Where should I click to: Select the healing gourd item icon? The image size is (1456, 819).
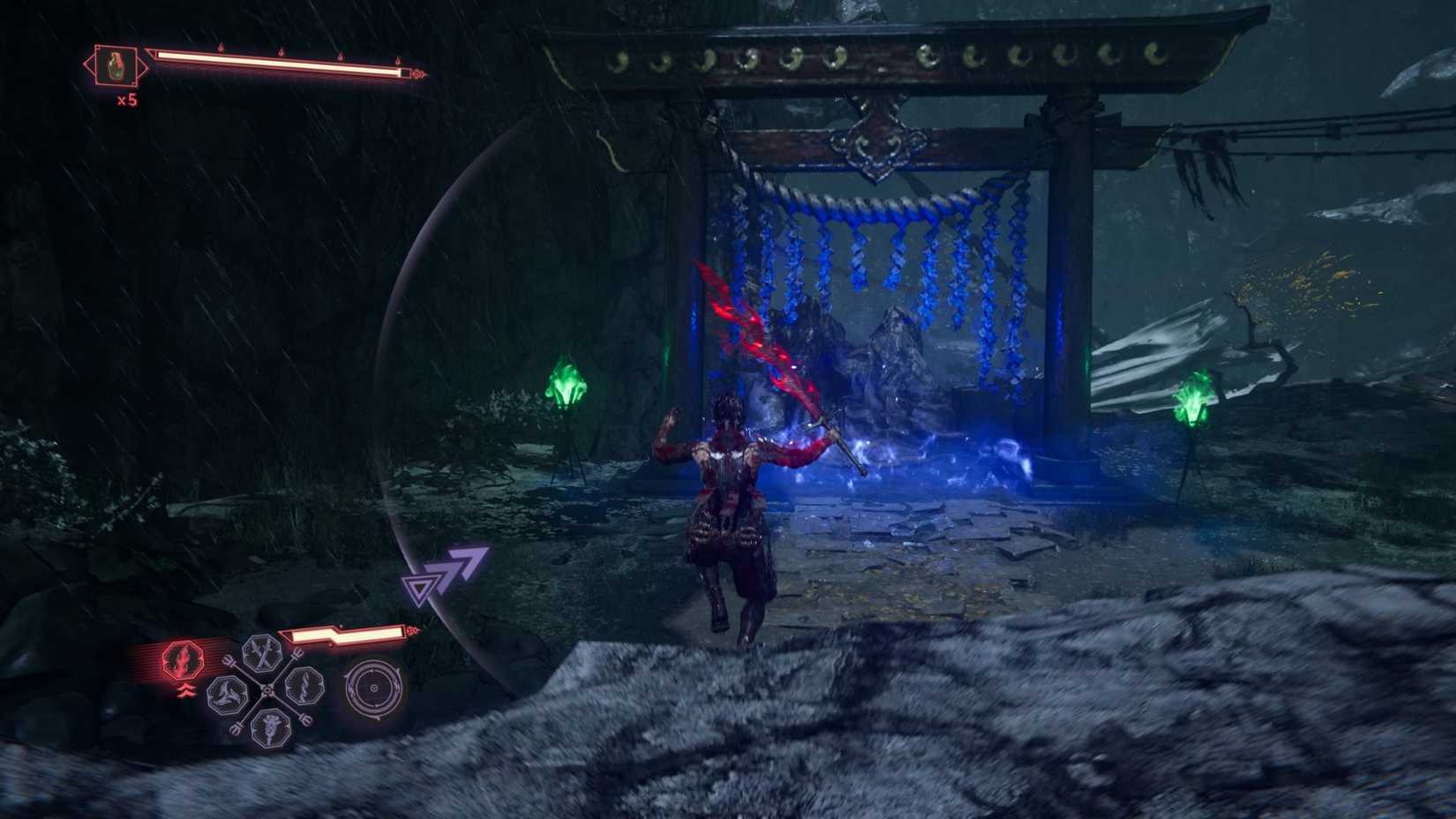click(x=116, y=65)
